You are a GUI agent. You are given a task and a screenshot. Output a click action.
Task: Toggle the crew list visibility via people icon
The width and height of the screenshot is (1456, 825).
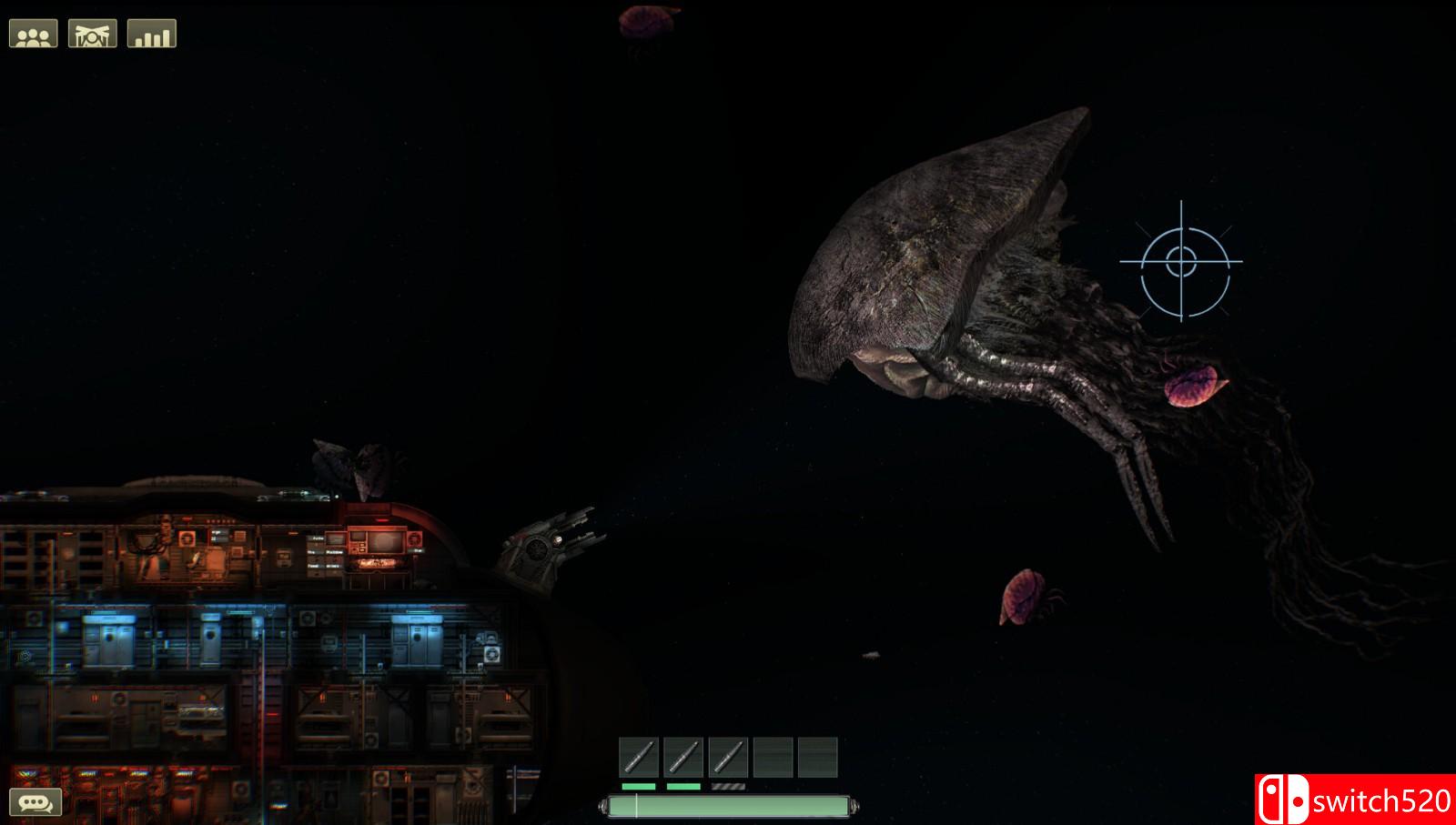point(32,33)
